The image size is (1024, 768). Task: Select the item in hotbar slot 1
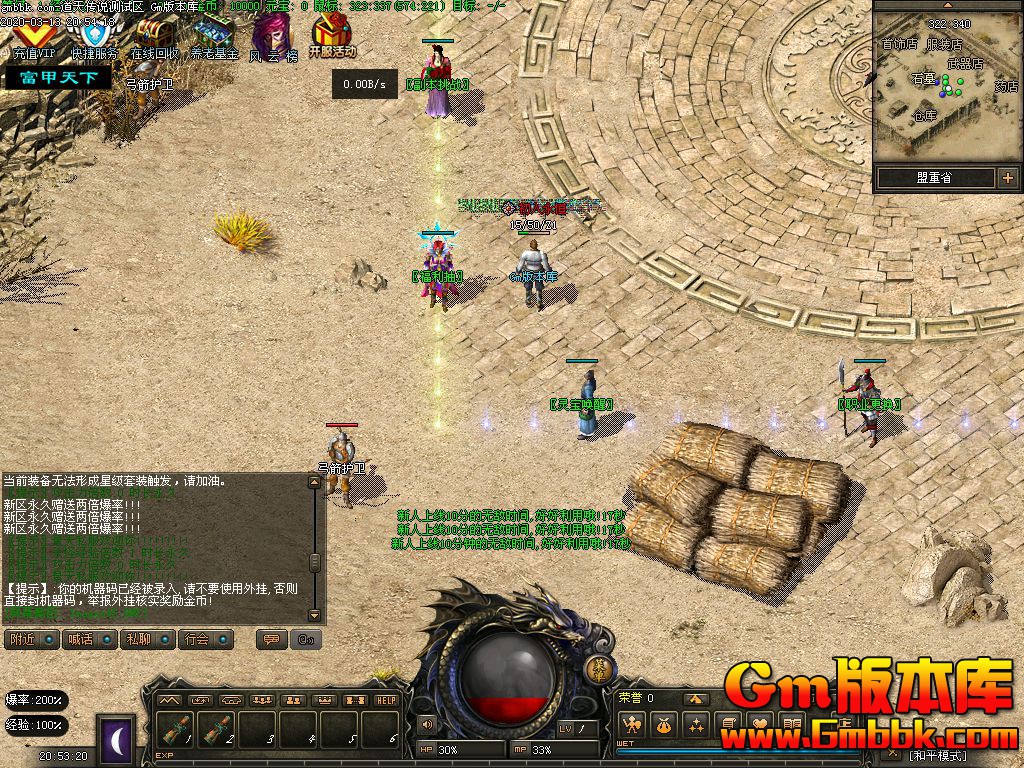(x=176, y=730)
